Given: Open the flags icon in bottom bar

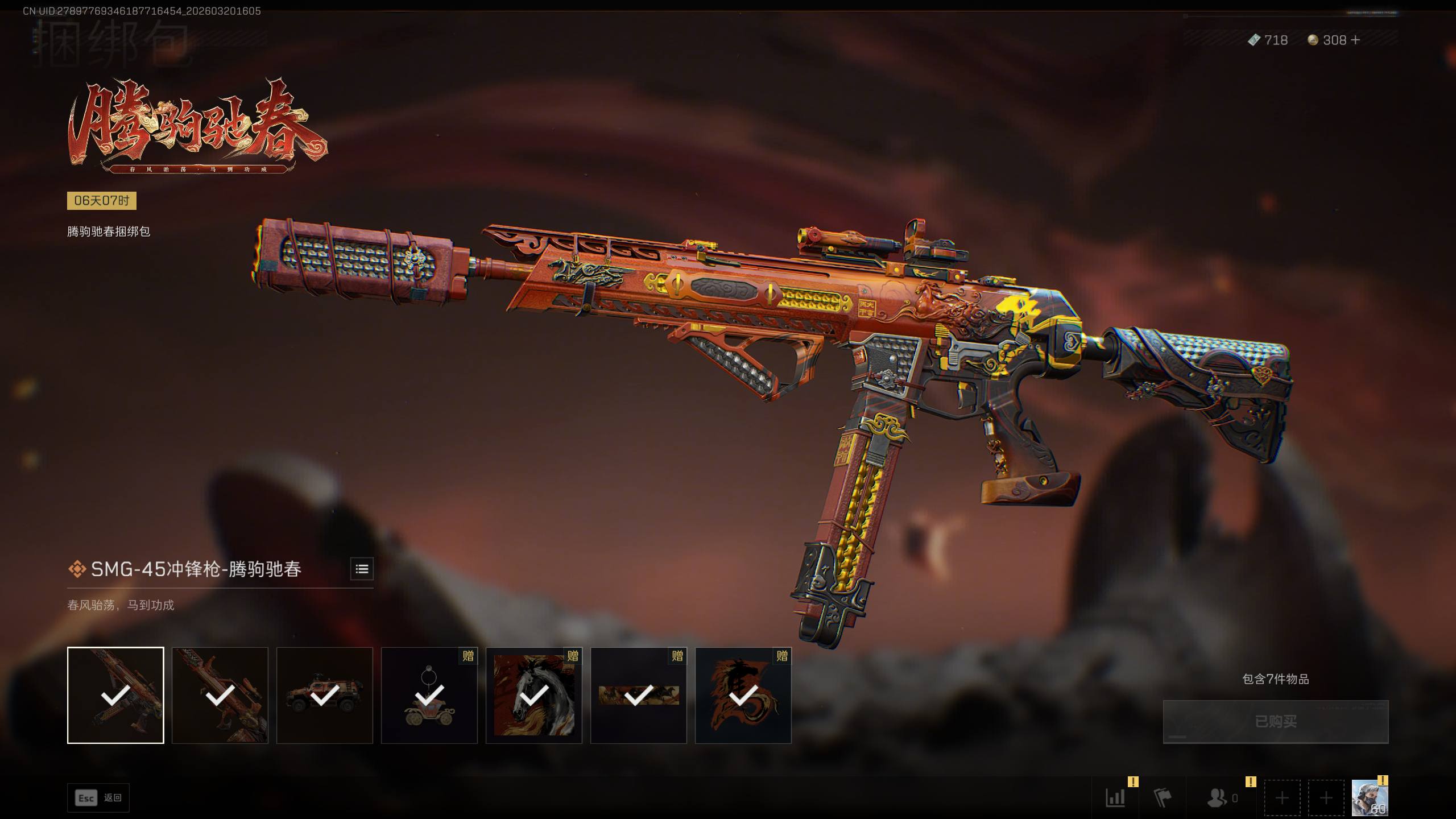Looking at the screenshot, I should click(1163, 798).
